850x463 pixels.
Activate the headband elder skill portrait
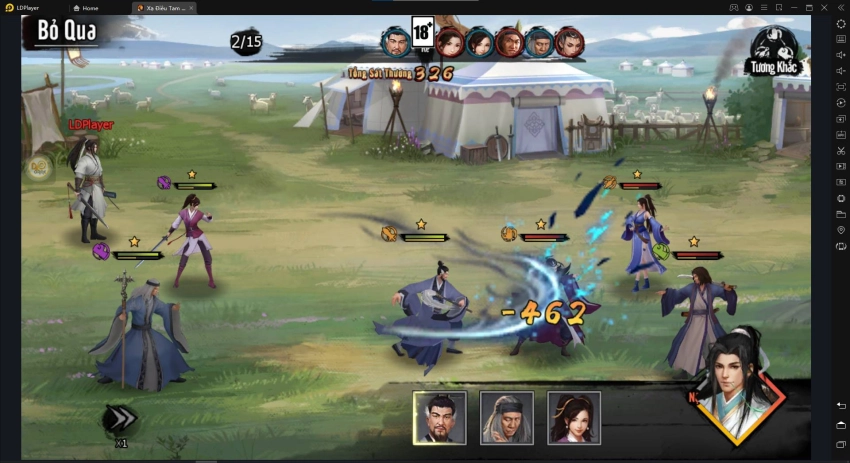pyautogui.click(x=506, y=417)
